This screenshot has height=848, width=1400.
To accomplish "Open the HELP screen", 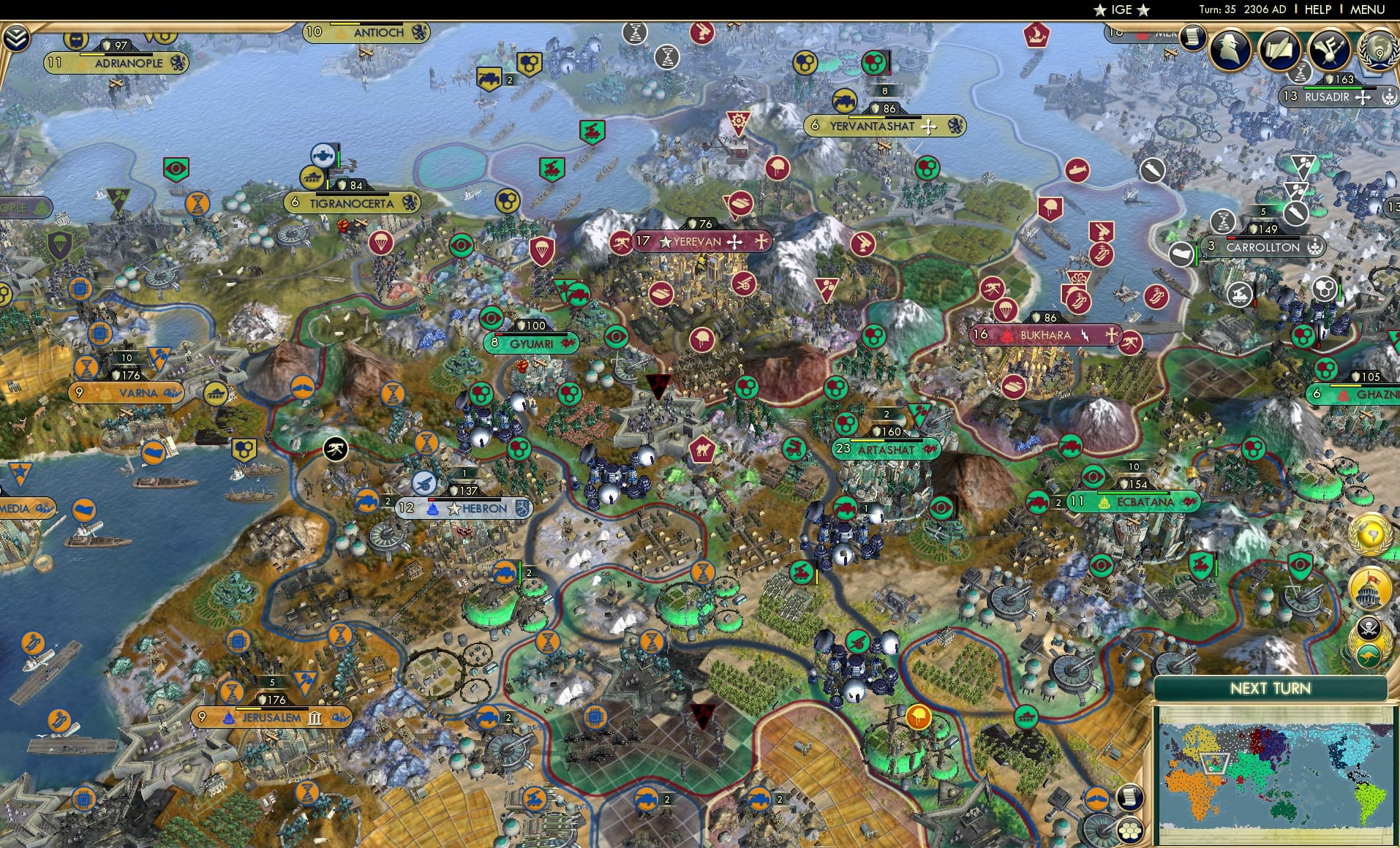I will [x=1317, y=10].
